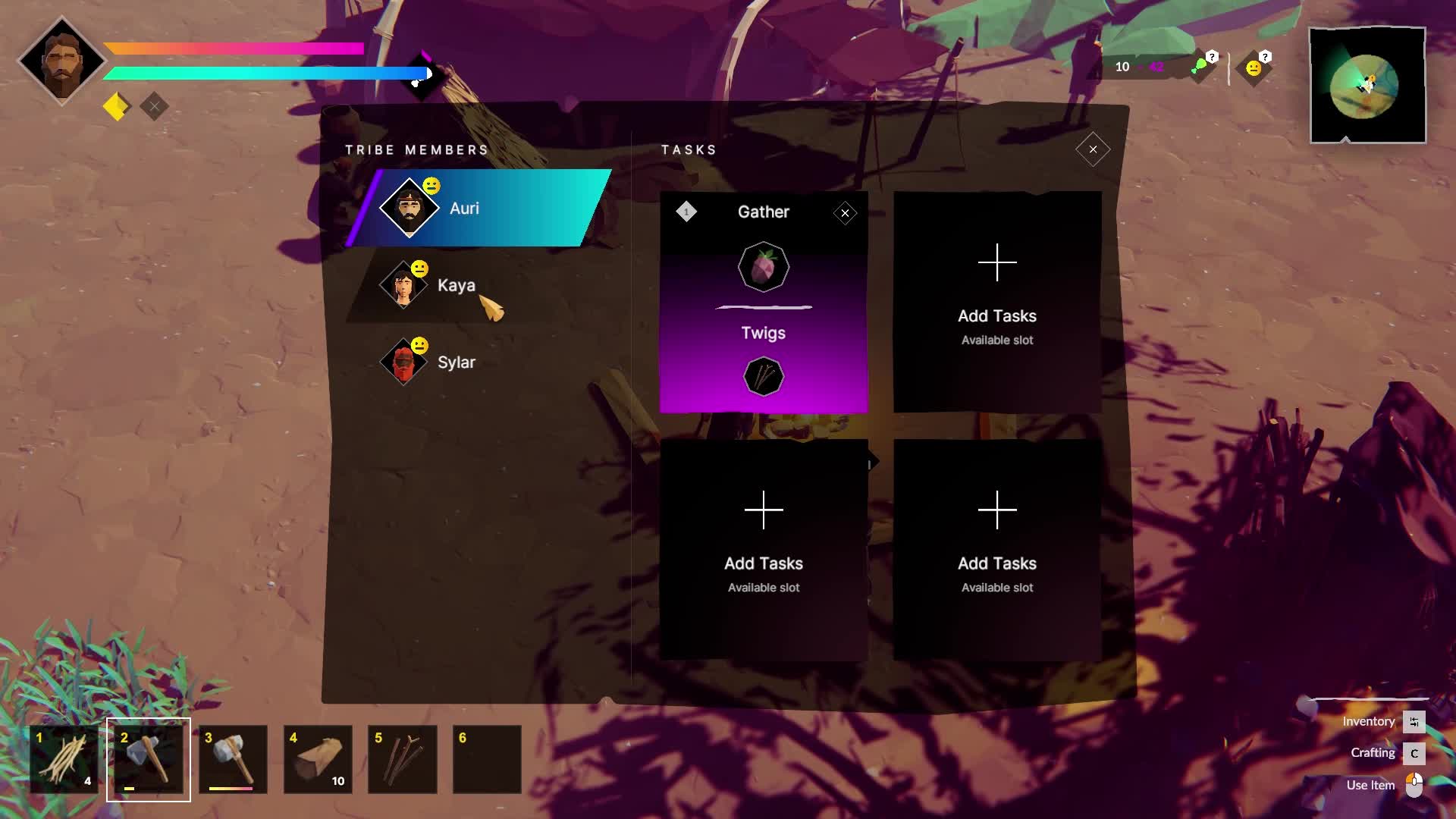Select the twigs icon in the Gather task

click(x=764, y=376)
